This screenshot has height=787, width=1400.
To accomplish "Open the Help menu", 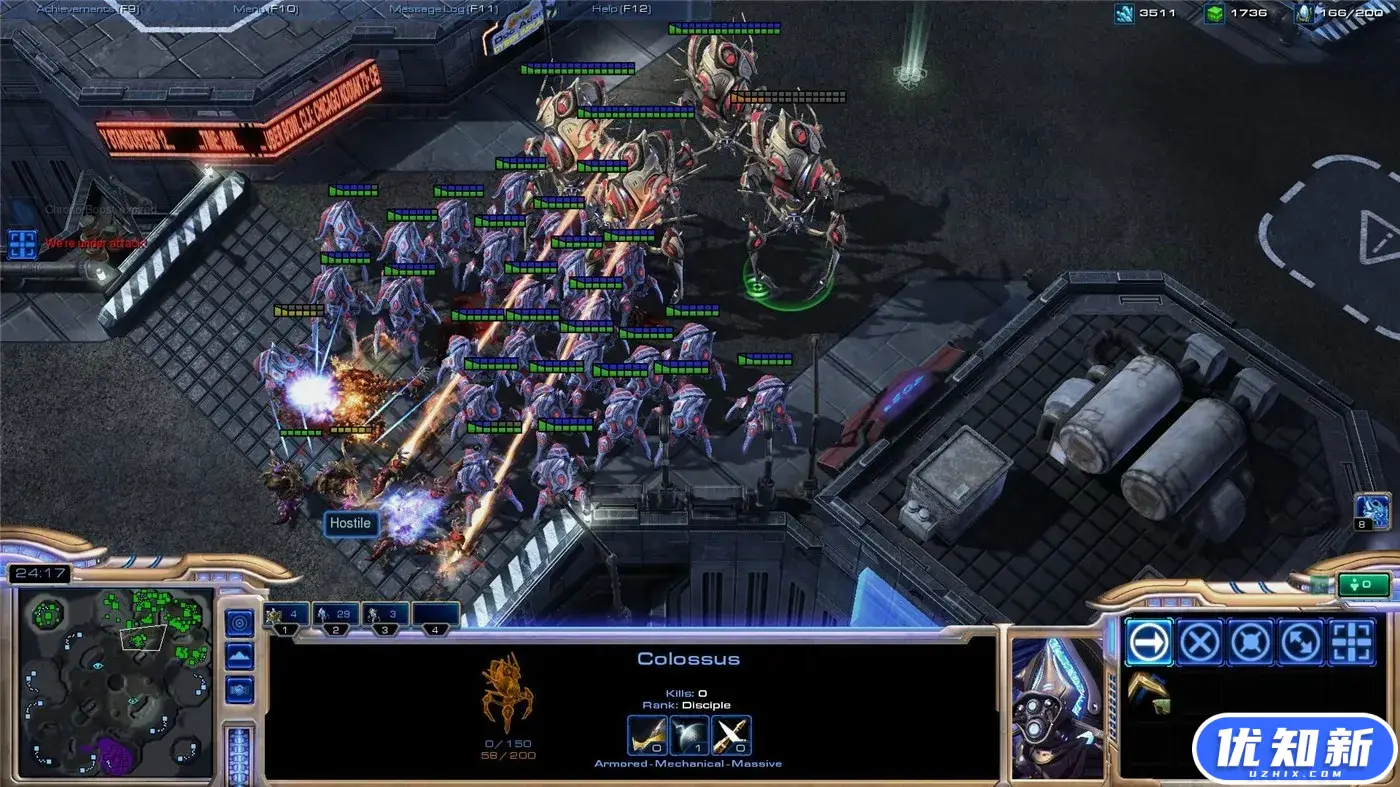I will tap(620, 9).
